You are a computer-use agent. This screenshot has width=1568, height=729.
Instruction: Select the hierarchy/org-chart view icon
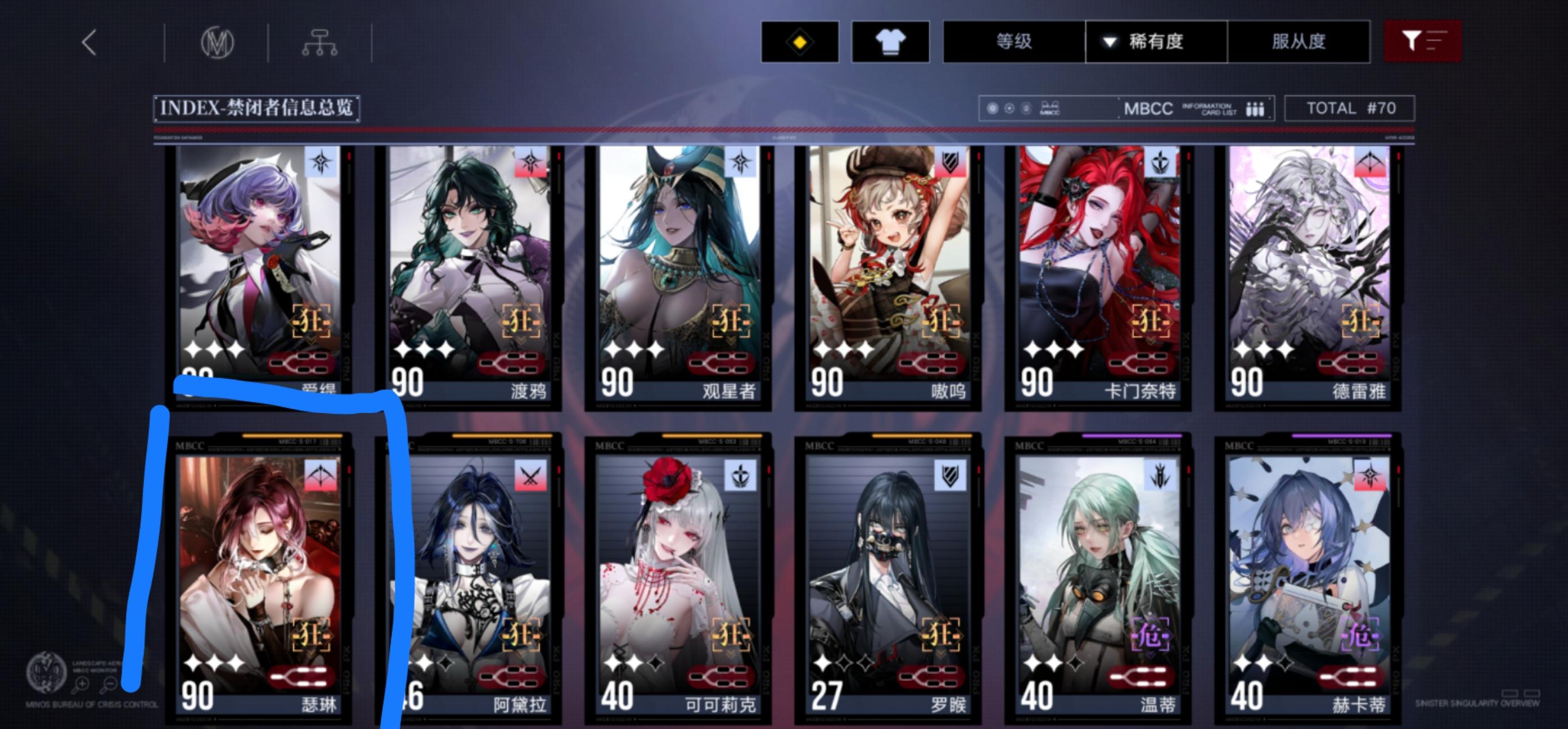[x=321, y=41]
